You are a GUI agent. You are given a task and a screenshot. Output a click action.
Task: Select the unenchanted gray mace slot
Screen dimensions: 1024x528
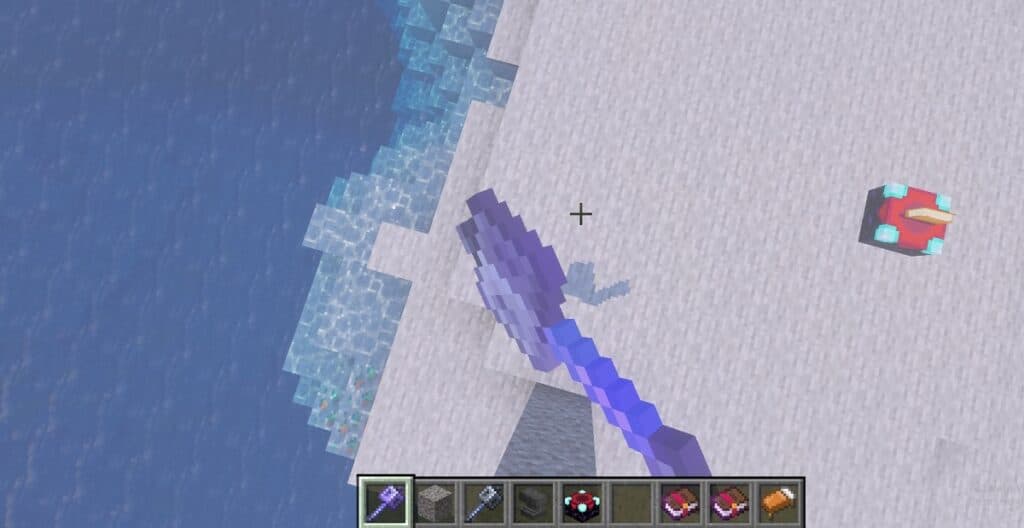click(x=483, y=500)
